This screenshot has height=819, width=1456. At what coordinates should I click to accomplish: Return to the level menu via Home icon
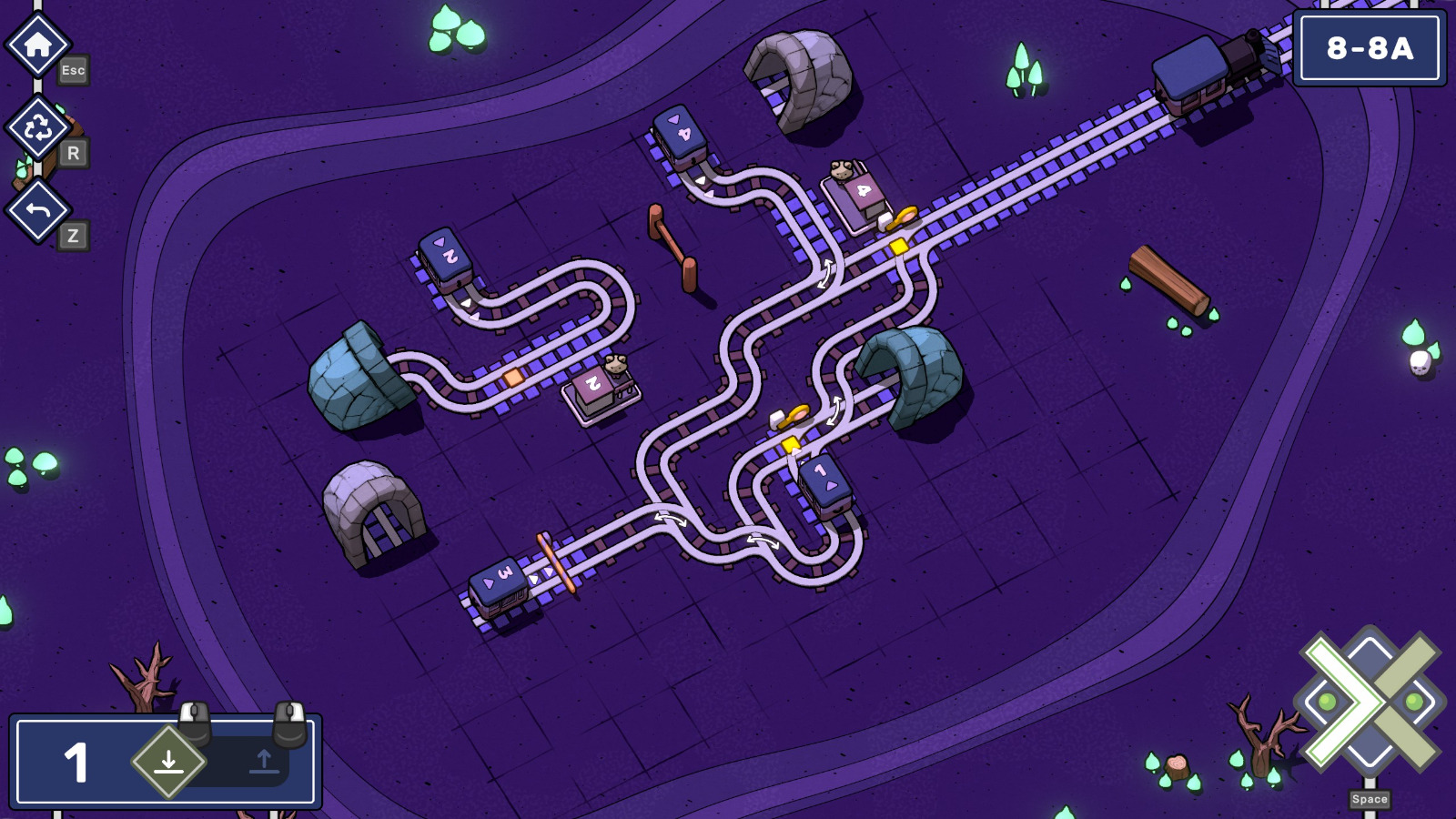tap(36, 41)
